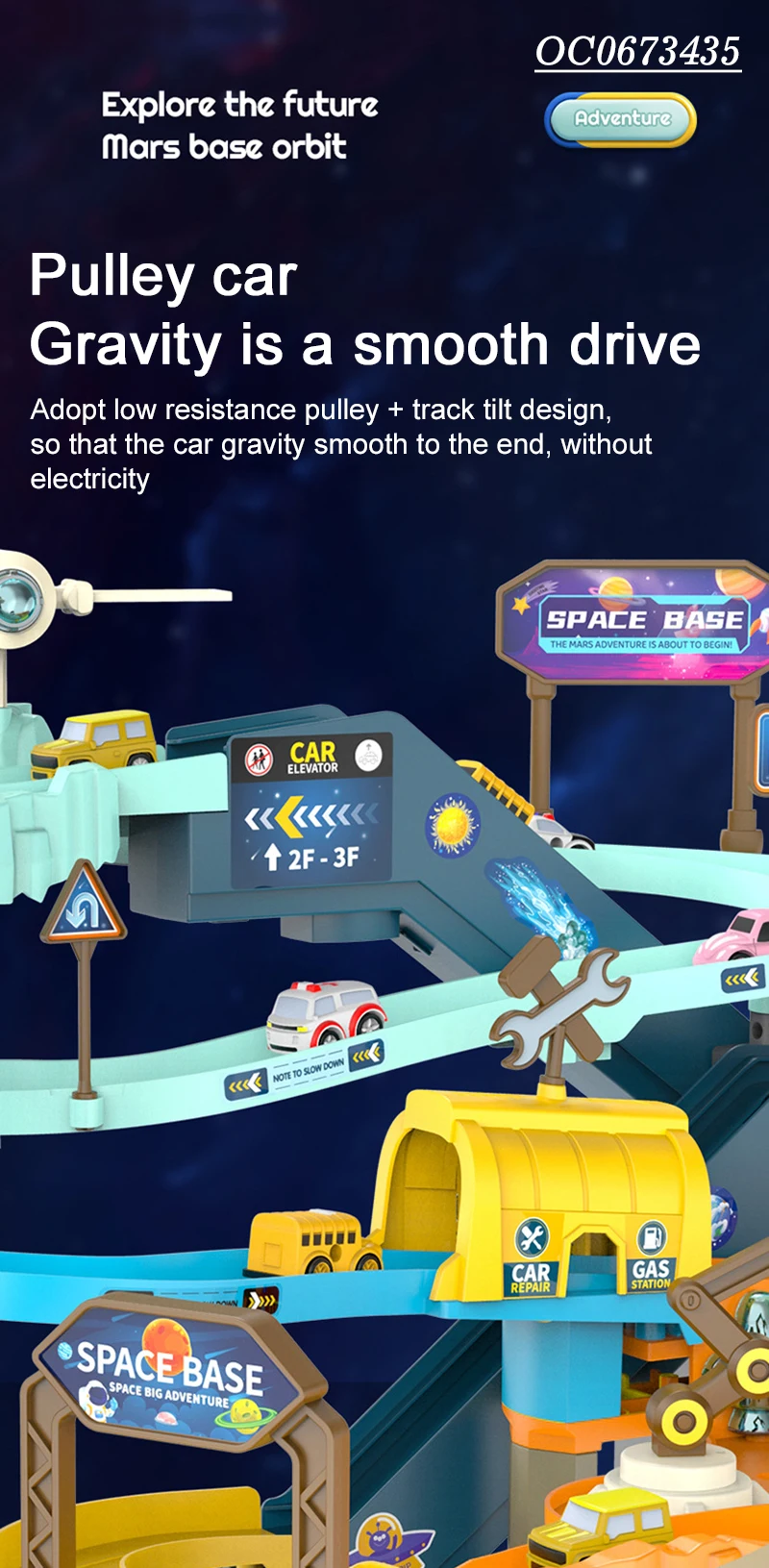The image size is (769, 1568).
Task: Click the Adventure pill button
Action: tap(621, 119)
